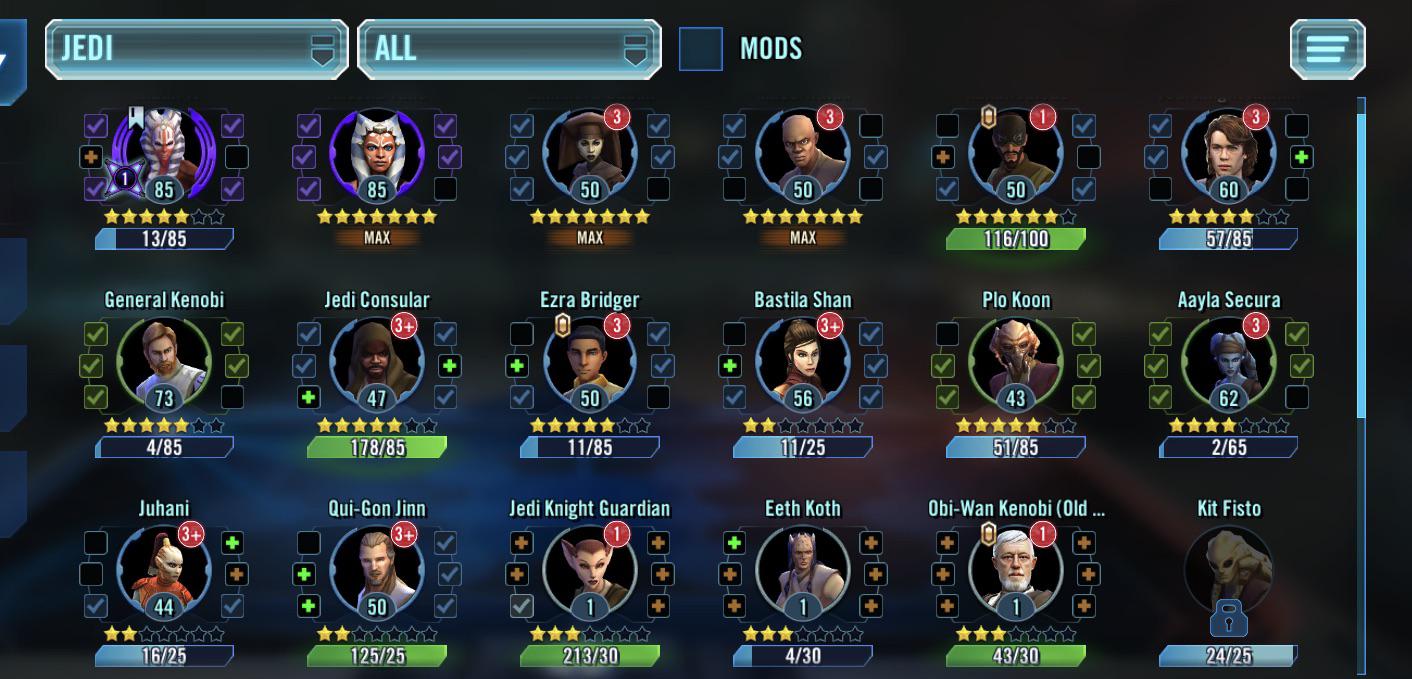The image size is (1412, 679).
Task: Open the hamburger menu button
Action: coord(1327,48)
